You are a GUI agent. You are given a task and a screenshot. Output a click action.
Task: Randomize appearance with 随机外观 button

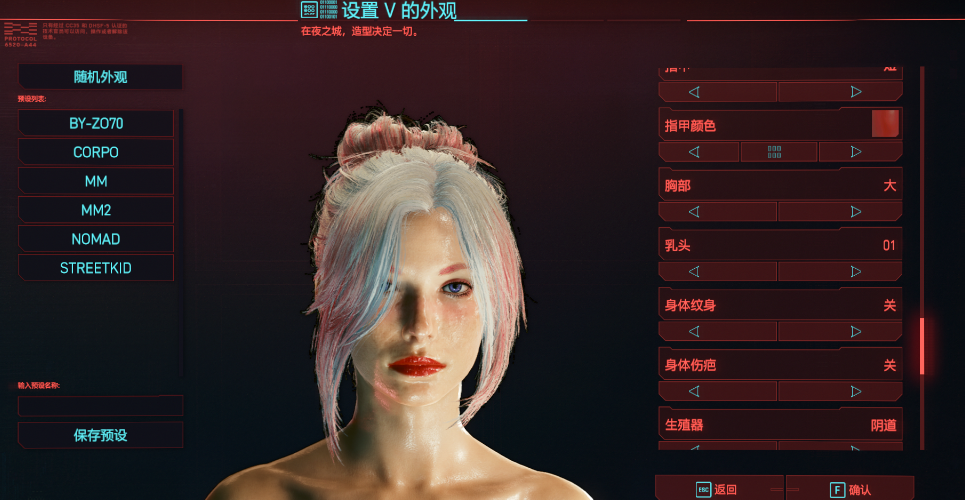click(x=100, y=77)
